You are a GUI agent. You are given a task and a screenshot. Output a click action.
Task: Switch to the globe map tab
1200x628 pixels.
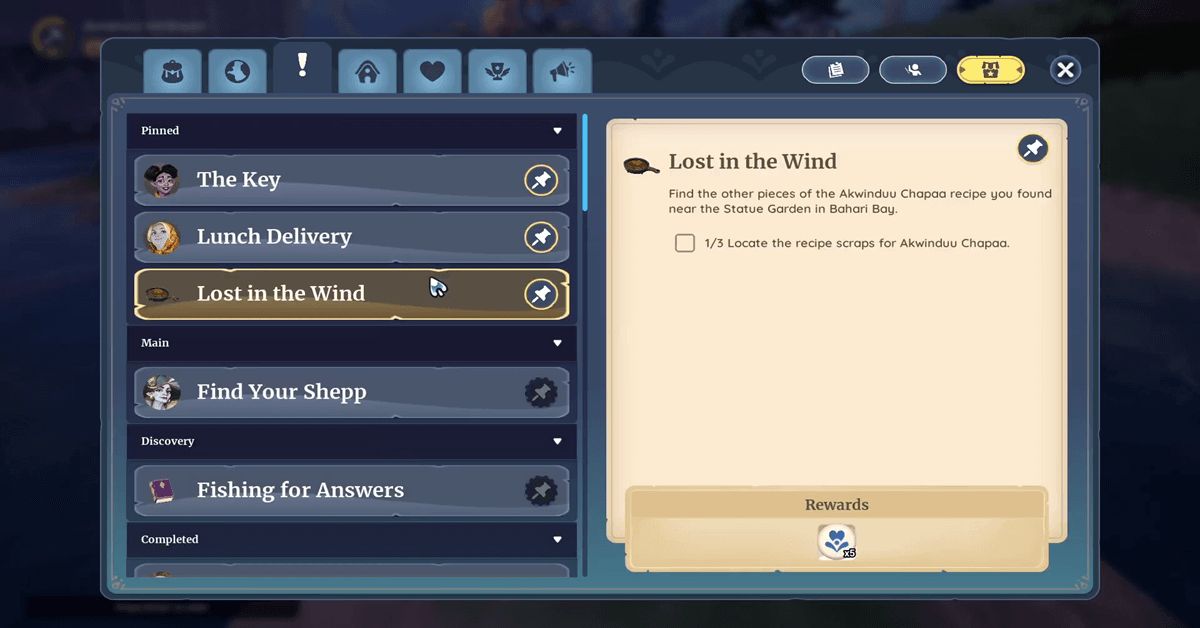tap(237, 72)
